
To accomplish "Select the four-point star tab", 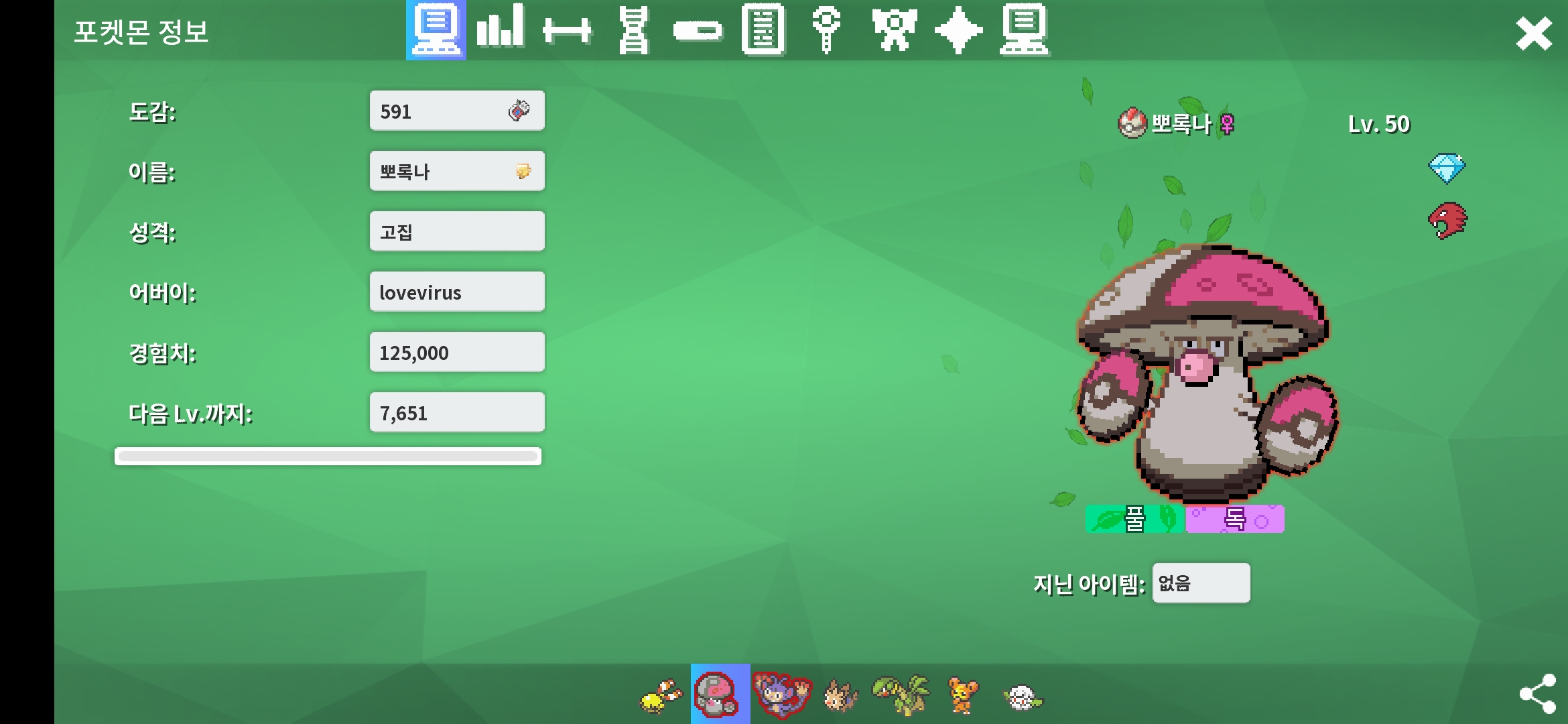I will [x=958, y=31].
